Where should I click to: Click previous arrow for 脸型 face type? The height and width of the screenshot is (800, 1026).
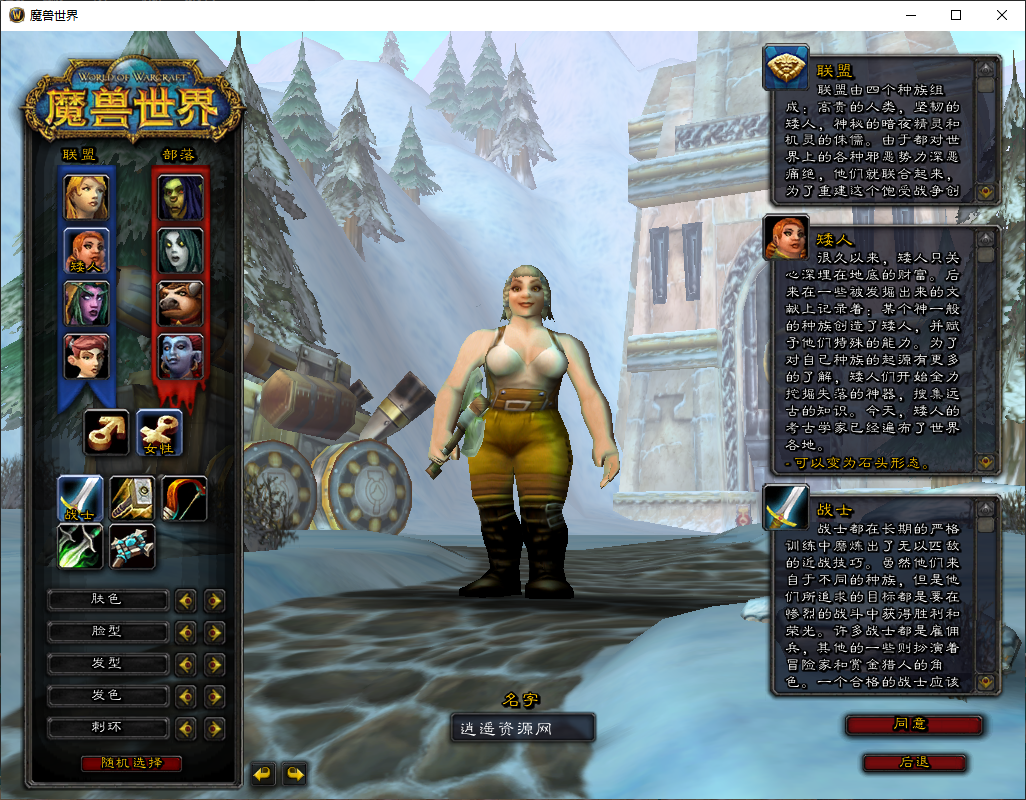[x=185, y=633]
